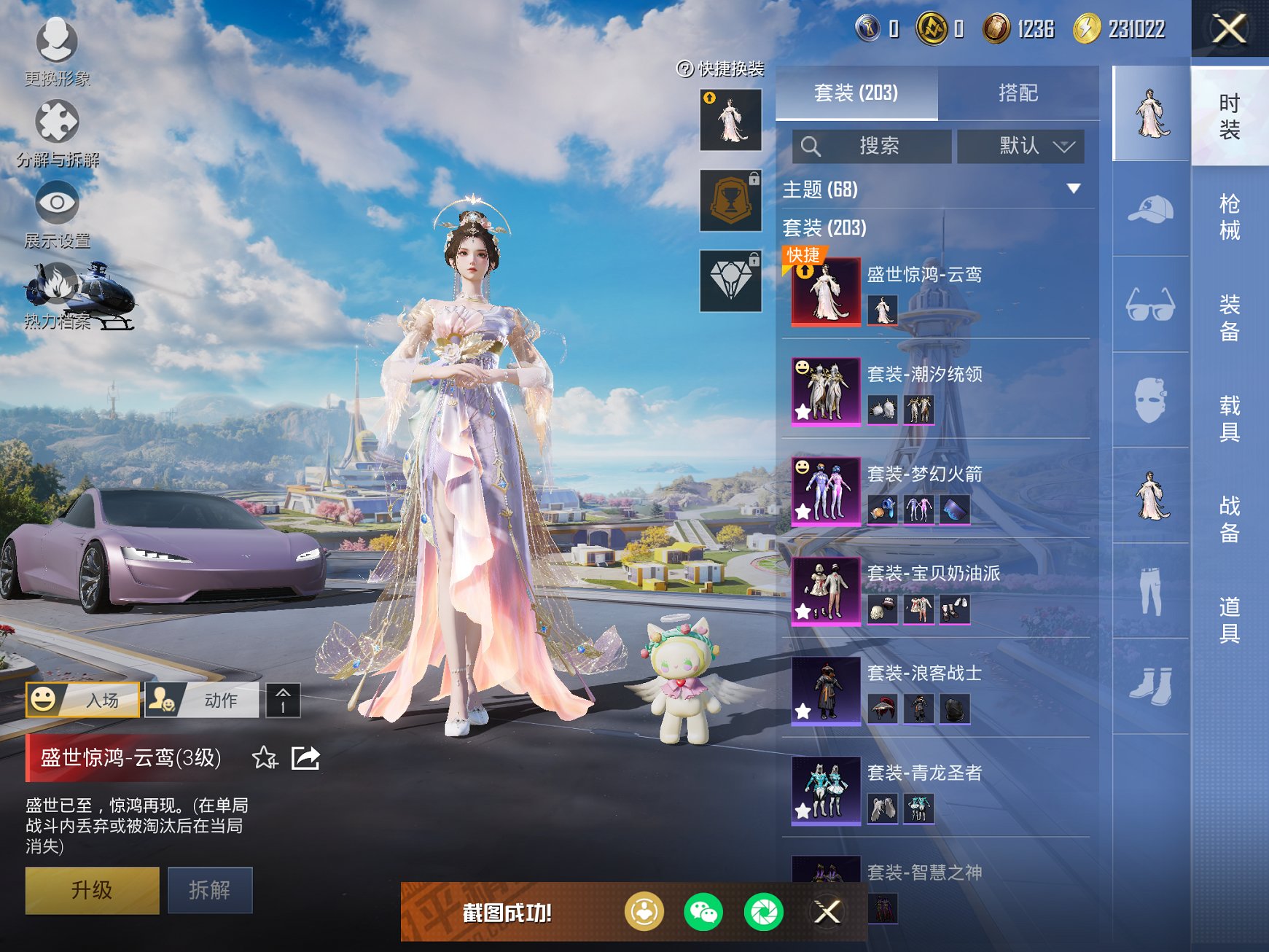Screen dimensions: 1269x952
Task: Switch to the 搭配 tab
Action: pyautogui.click(x=1018, y=93)
